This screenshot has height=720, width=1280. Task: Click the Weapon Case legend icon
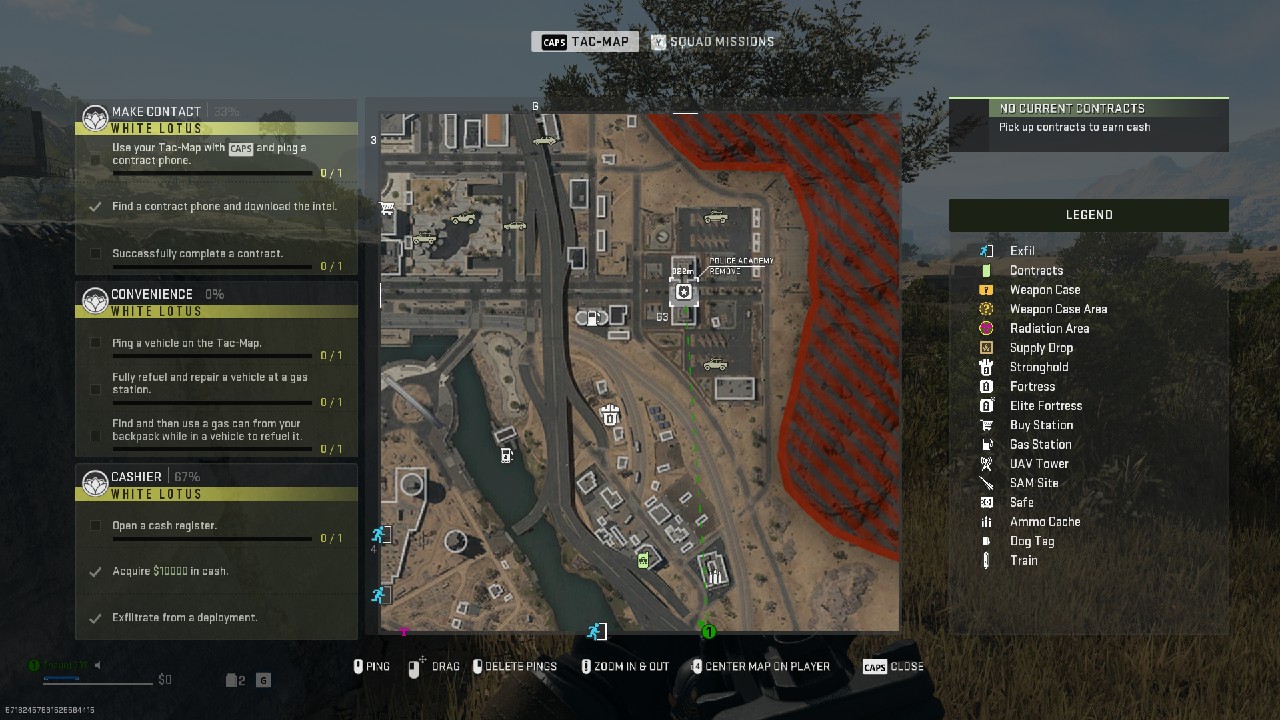[x=985, y=289]
